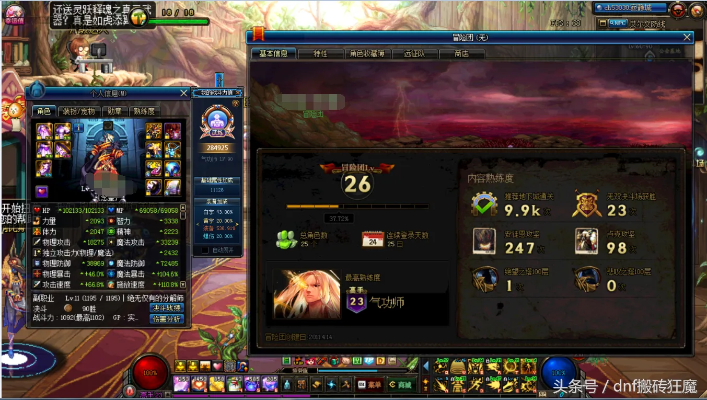Open the 熟练度 tab
Image resolution: width=707 pixels, height=400 pixels.
(143, 111)
